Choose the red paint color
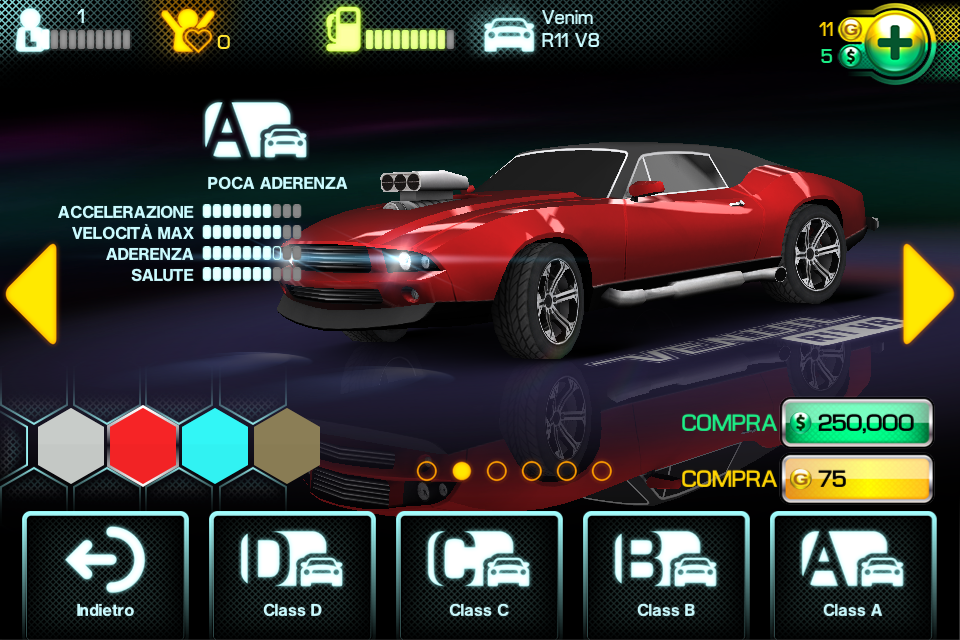960x640 pixels. point(143,446)
